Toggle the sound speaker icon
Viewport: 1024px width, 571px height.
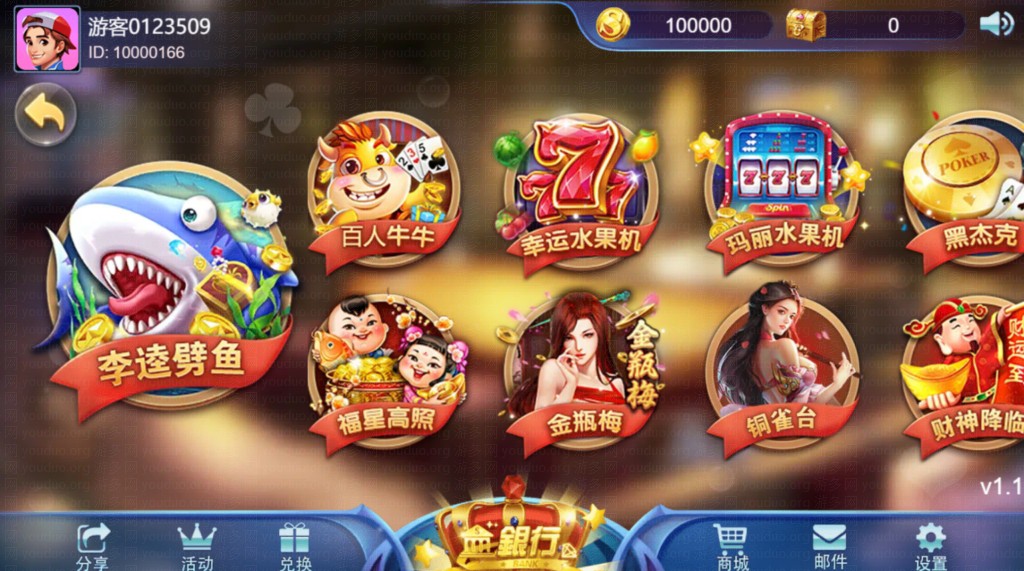coord(995,25)
